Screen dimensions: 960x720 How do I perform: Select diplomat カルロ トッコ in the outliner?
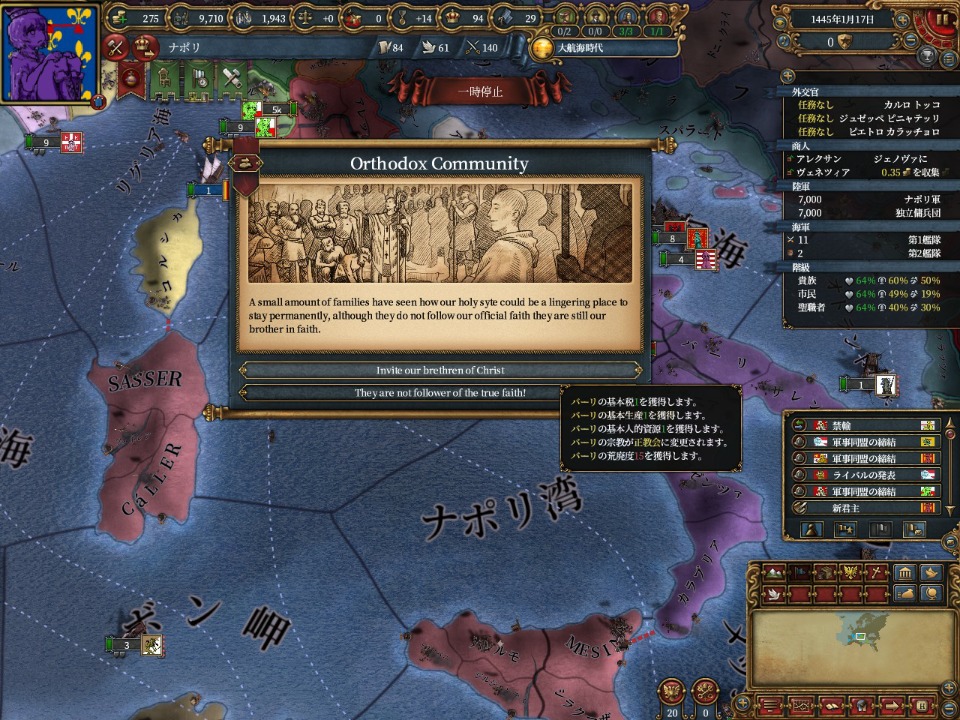[x=908, y=104]
